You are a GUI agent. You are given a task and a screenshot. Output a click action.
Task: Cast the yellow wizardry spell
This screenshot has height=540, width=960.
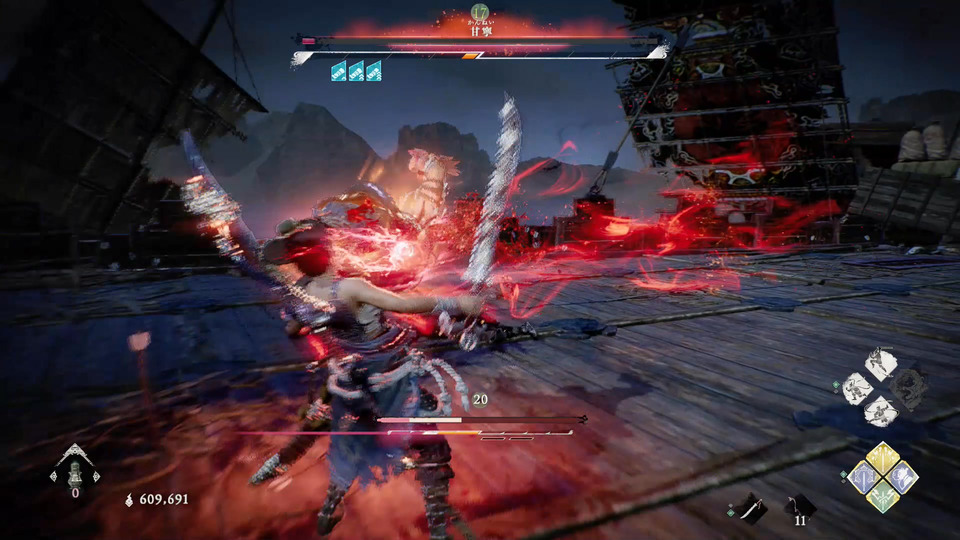(882, 458)
